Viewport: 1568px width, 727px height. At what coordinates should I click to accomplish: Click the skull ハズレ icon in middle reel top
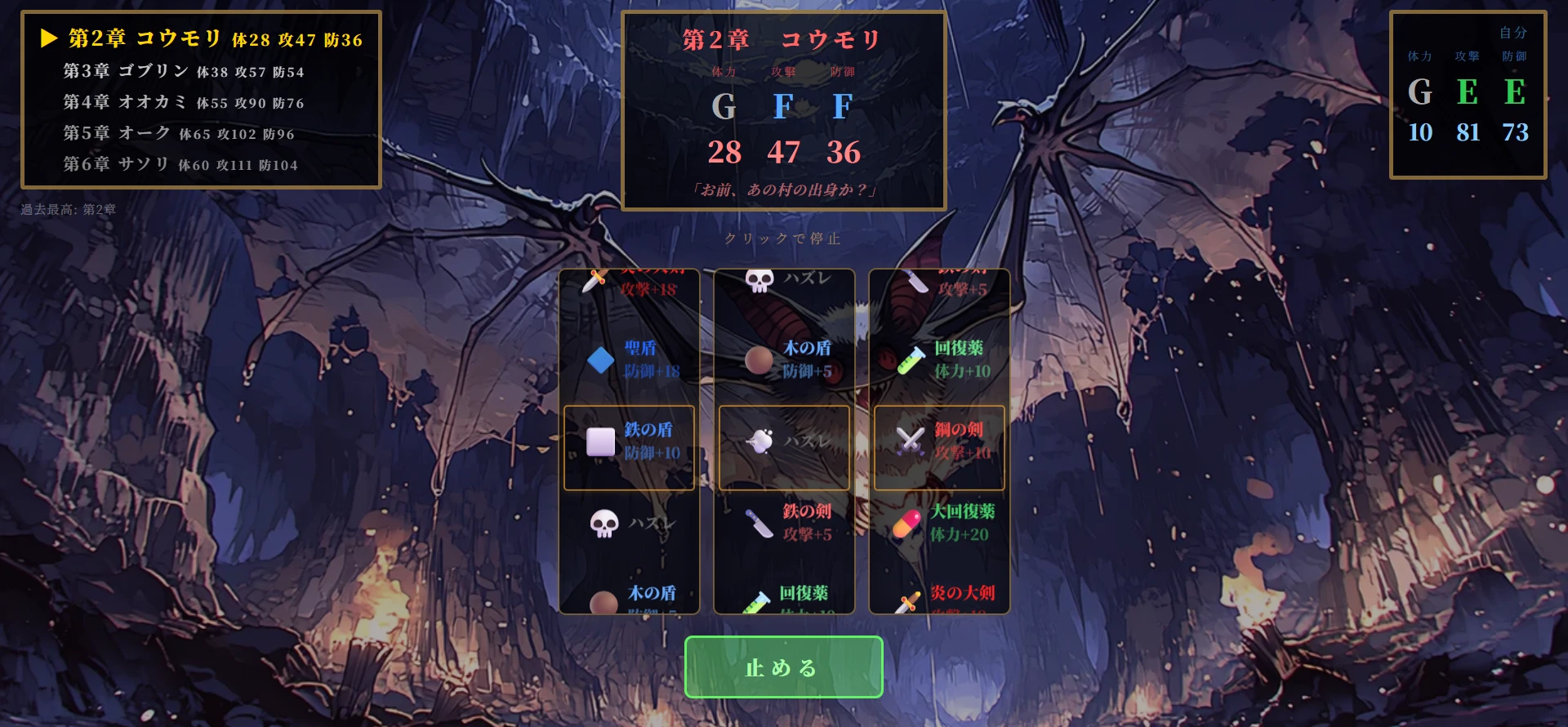coord(758,280)
